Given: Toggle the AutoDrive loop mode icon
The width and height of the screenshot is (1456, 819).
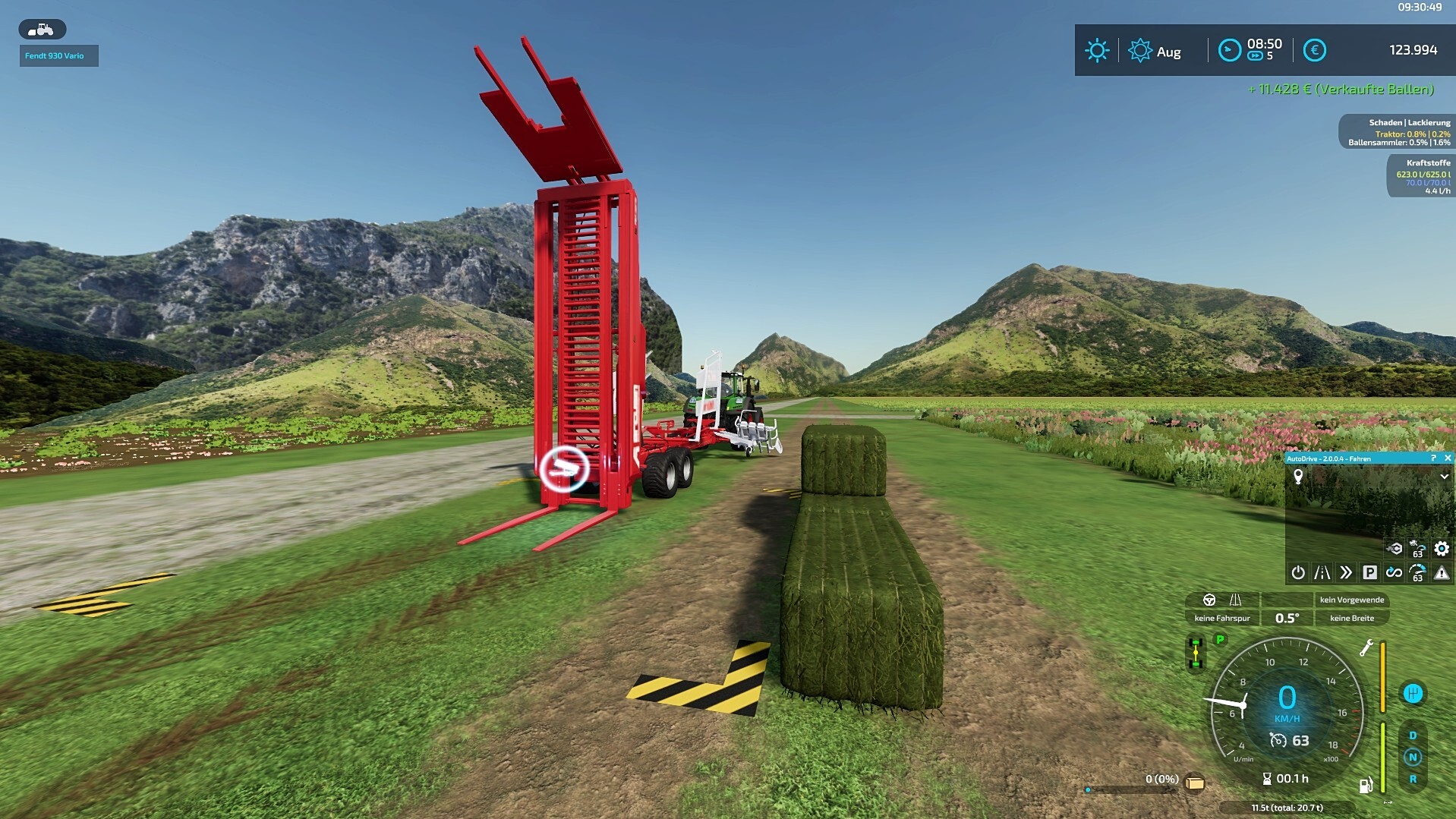Looking at the screenshot, I should (x=1394, y=572).
